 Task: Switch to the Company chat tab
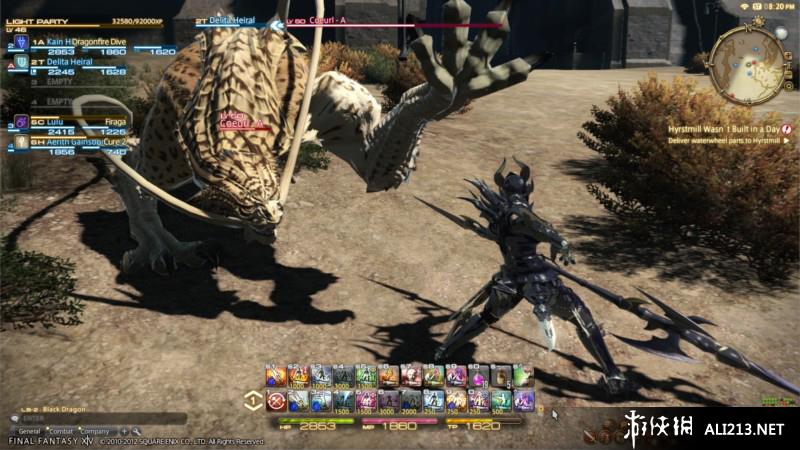(95, 431)
